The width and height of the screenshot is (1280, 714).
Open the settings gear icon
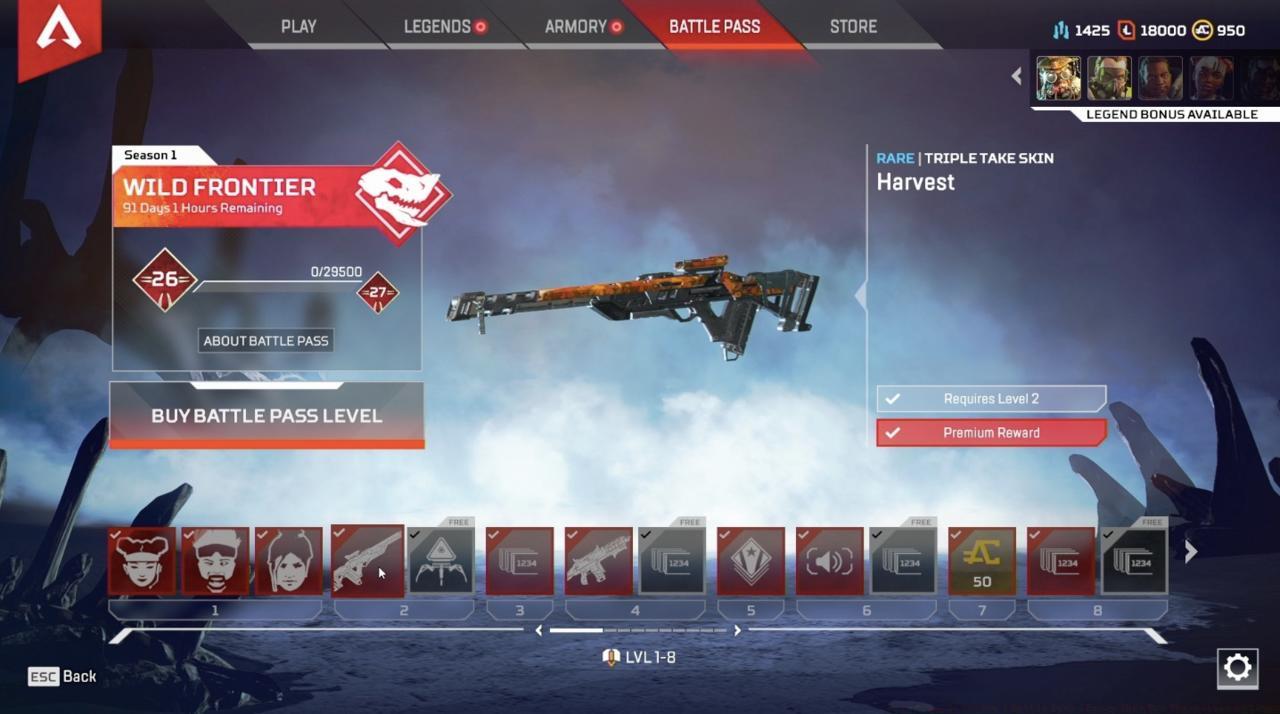coord(1237,668)
